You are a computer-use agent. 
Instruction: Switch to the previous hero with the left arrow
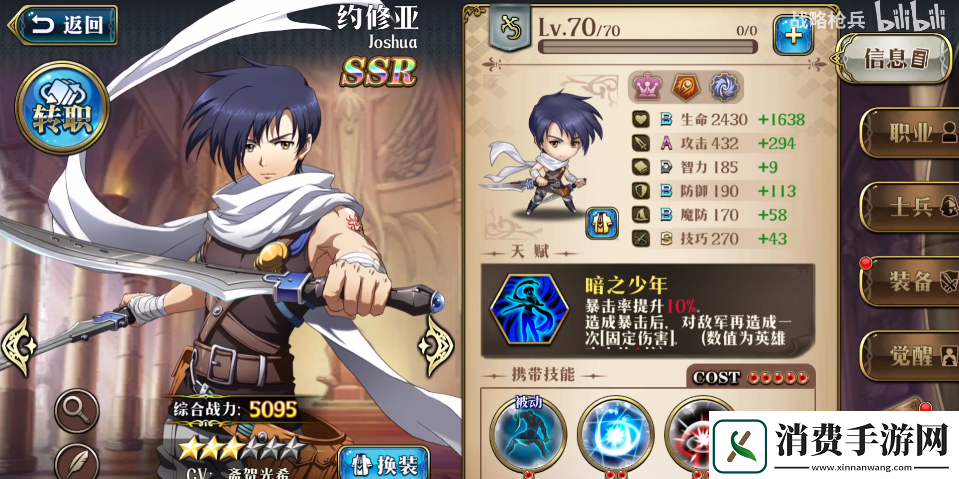click(18, 343)
